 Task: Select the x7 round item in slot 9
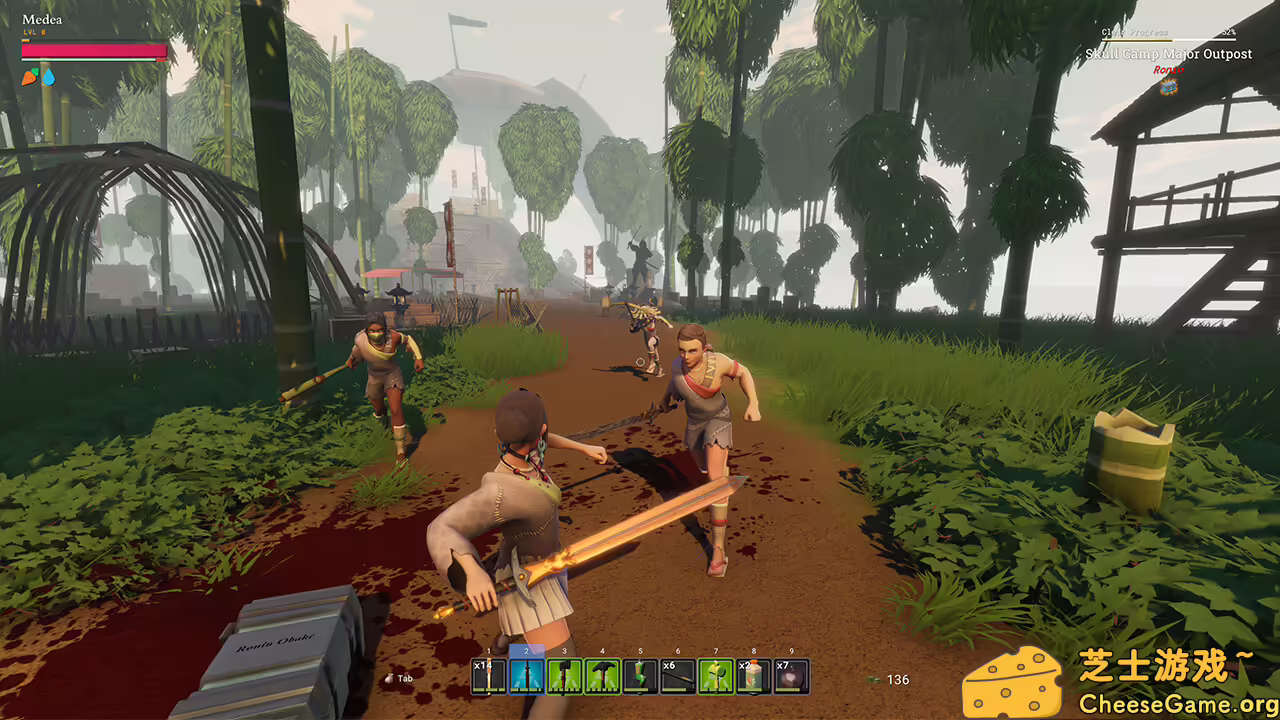tap(791, 677)
